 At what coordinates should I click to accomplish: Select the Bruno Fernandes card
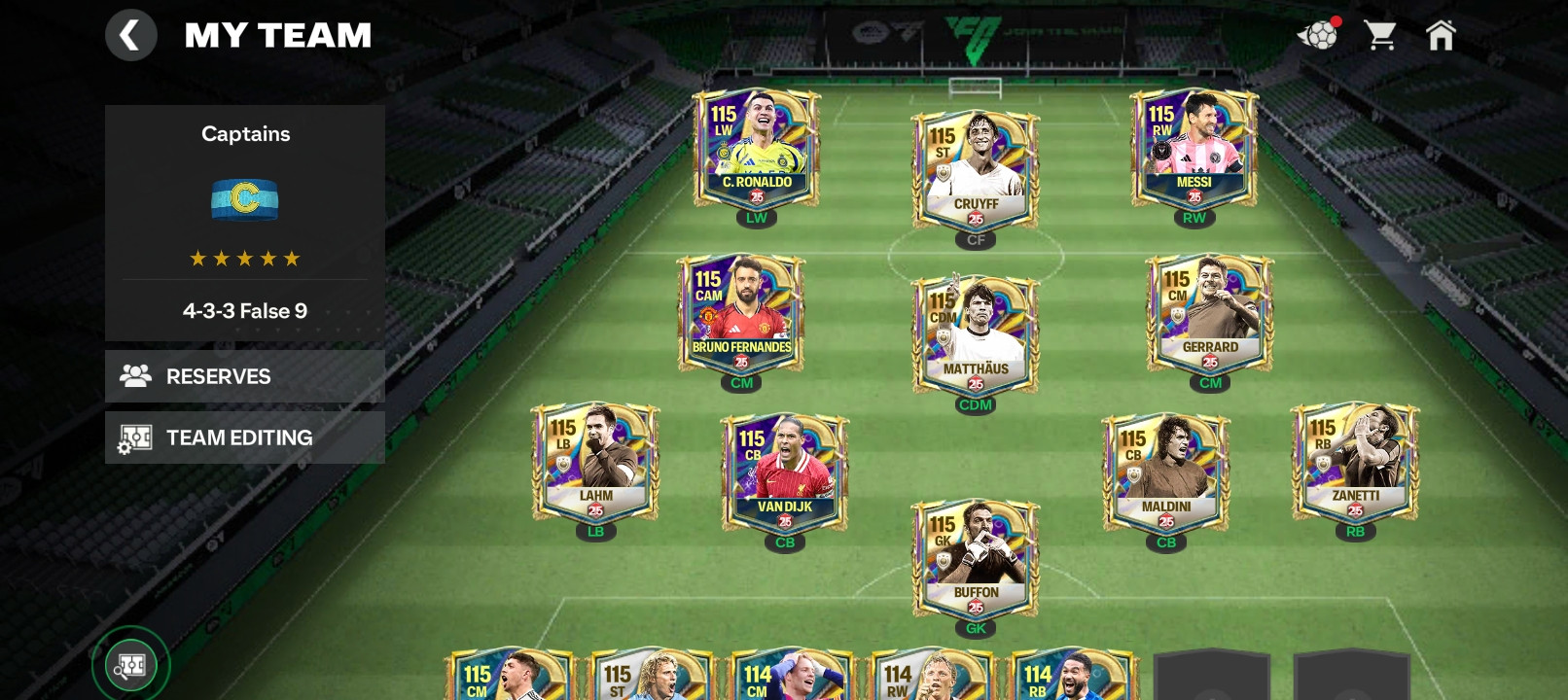pyautogui.click(x=741, y=315)
